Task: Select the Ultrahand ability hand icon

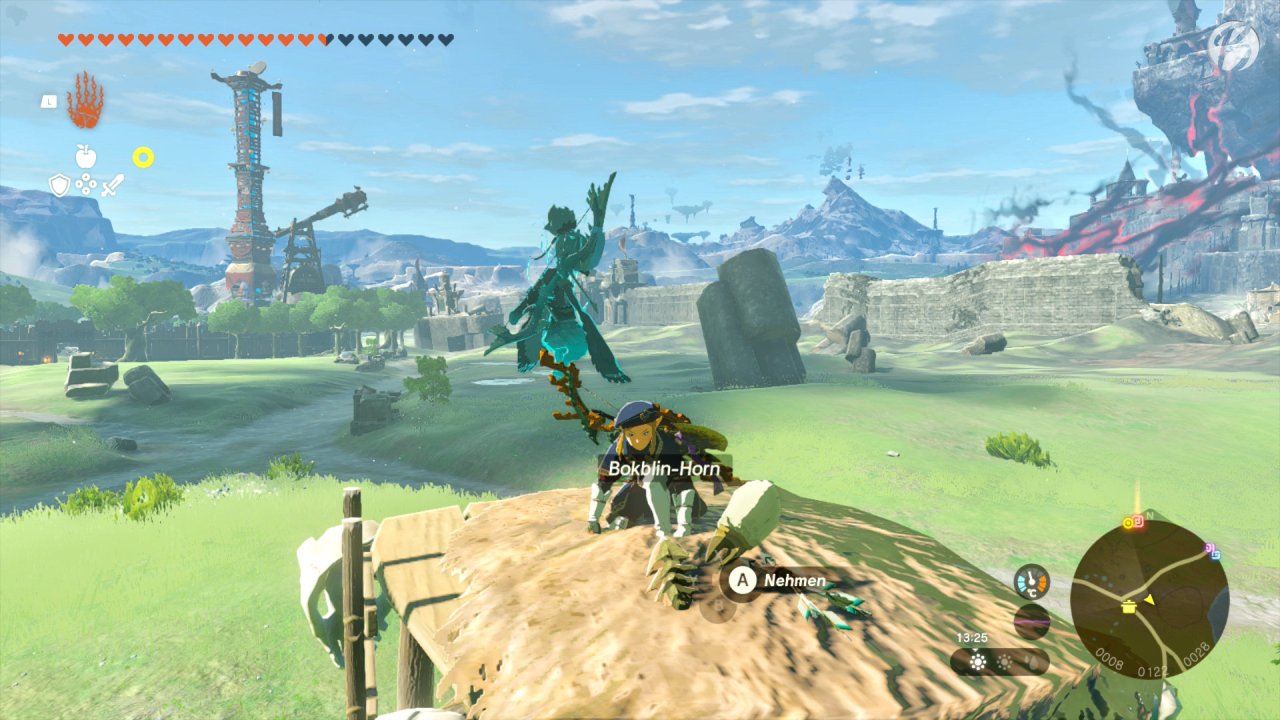Action: pos(84,100)
